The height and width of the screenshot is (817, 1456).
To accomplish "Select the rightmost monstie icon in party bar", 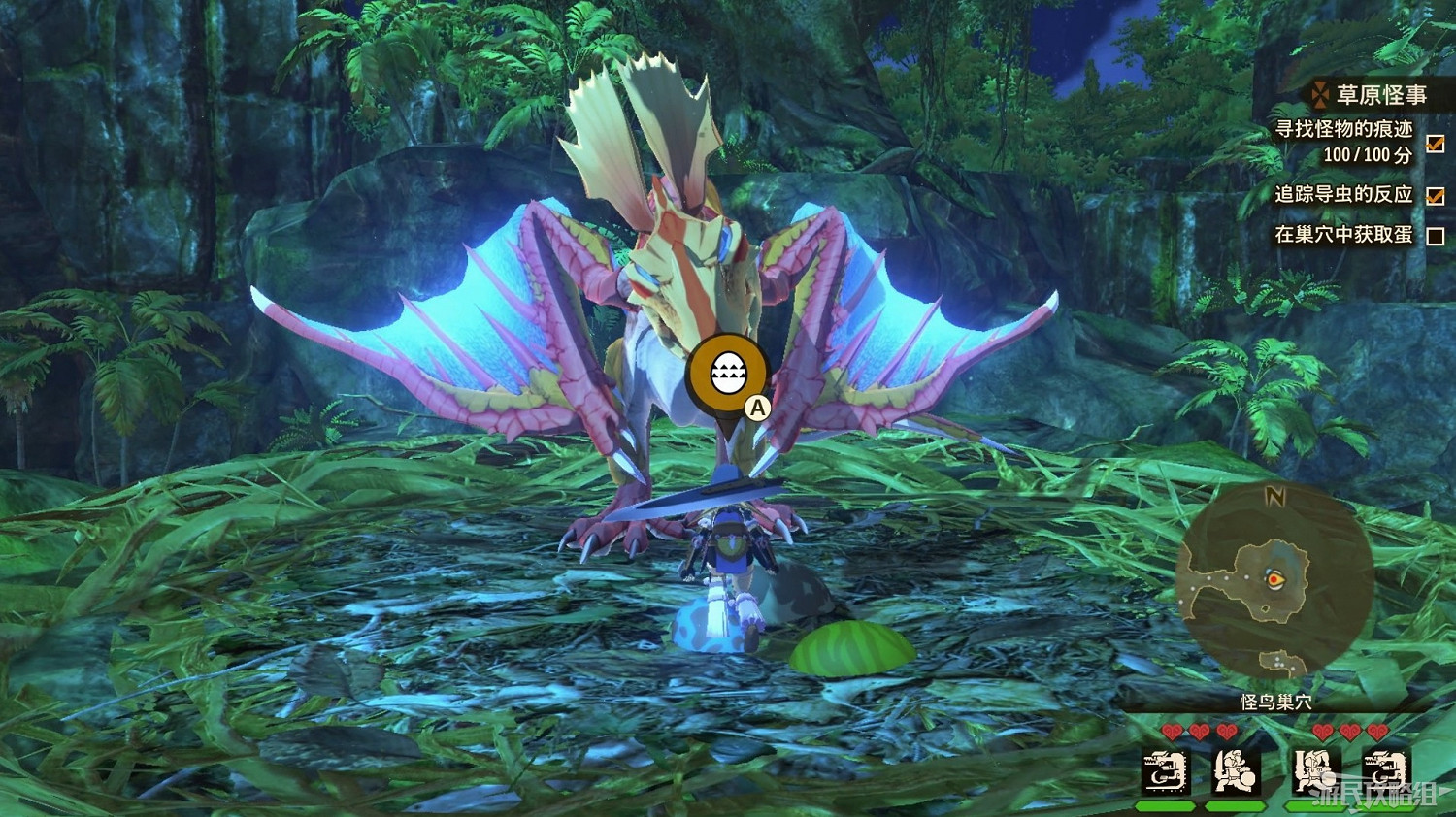I will 1386,771.
